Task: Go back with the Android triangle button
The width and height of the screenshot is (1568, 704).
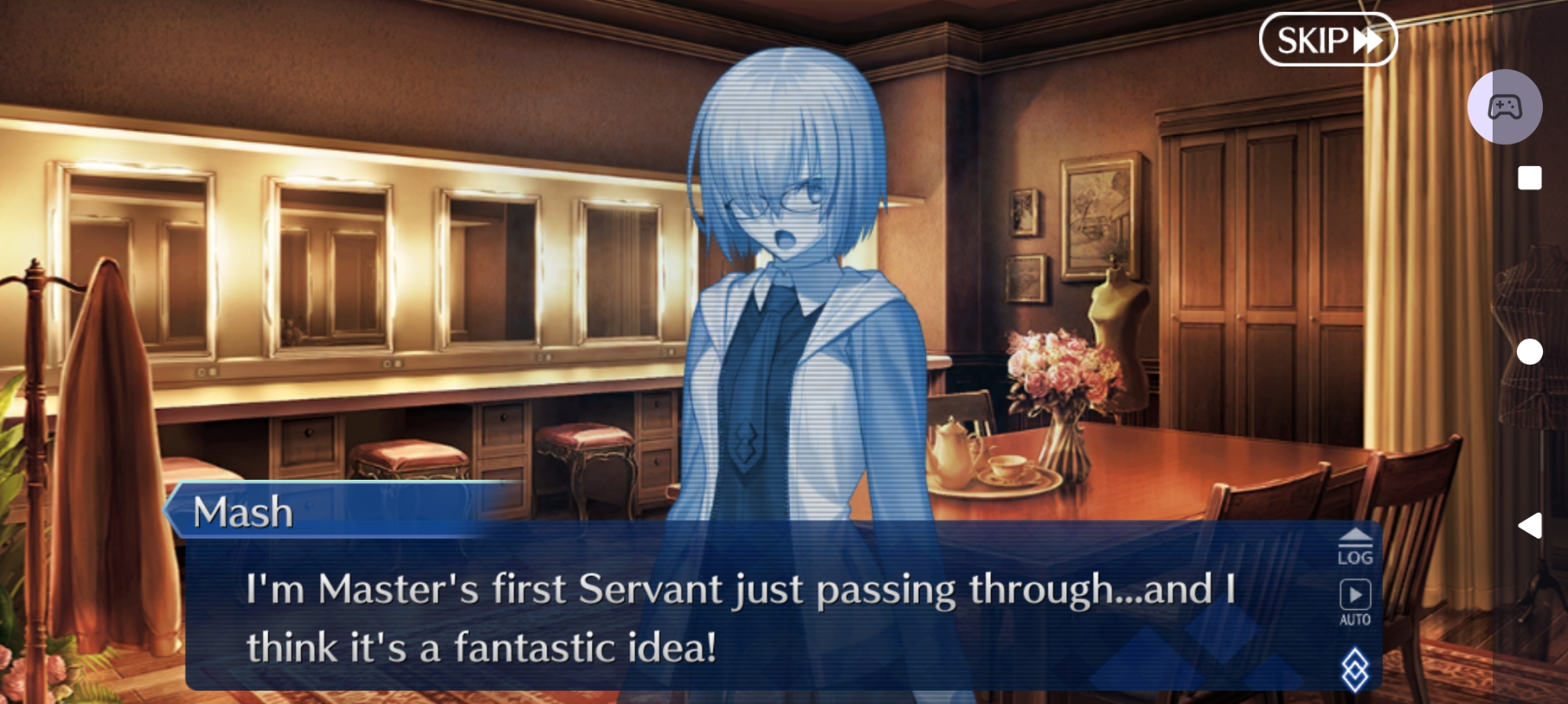Action: [x=1530, y=525]
